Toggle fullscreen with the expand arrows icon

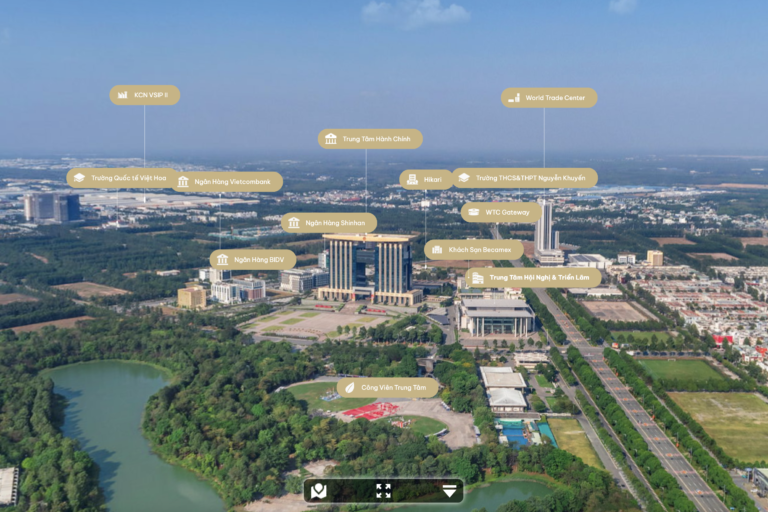pyautogui.click(x=383, y=490)
